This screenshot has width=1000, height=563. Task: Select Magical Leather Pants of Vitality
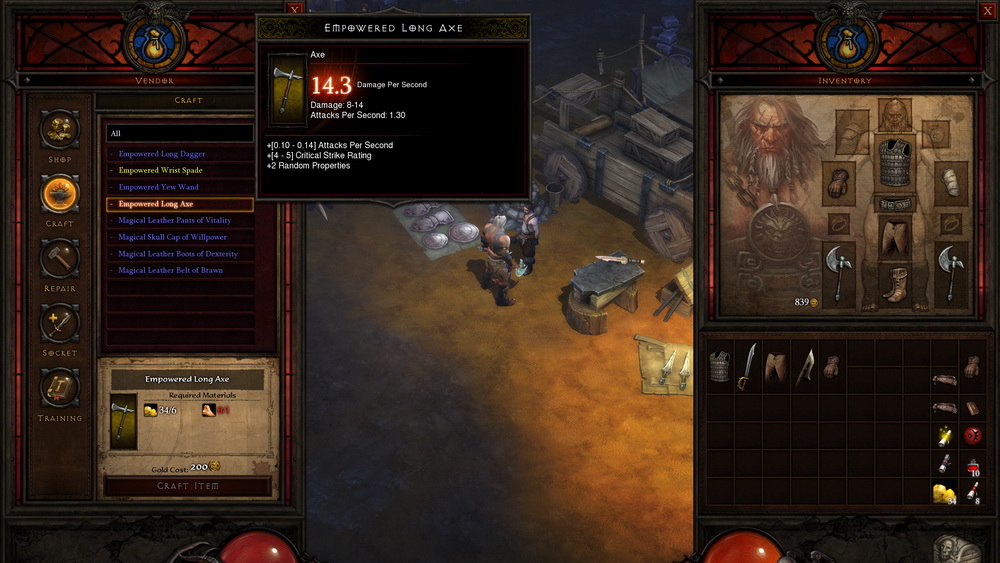point(174,220)
